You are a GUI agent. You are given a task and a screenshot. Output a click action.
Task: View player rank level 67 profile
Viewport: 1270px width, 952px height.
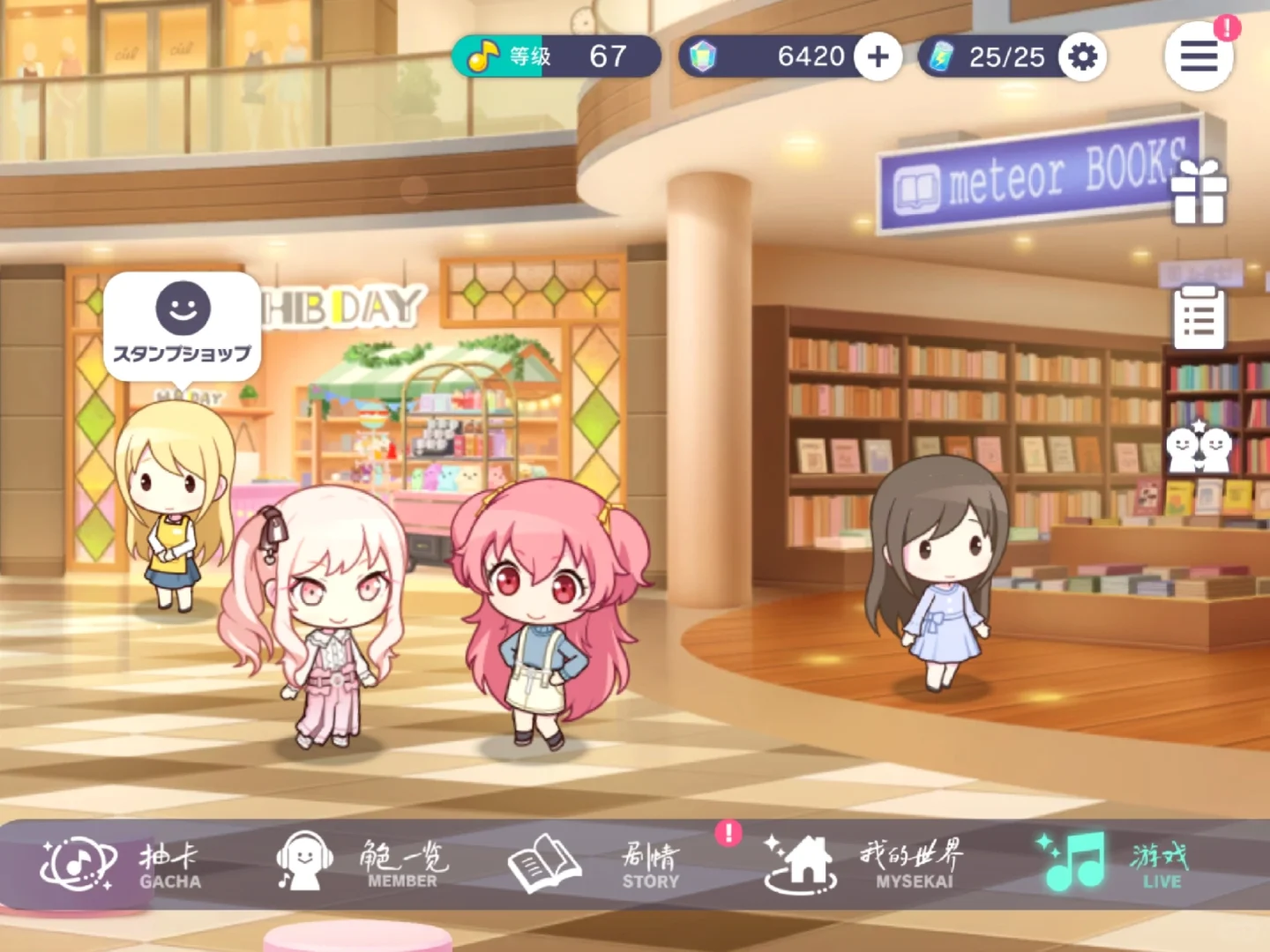click(556, 57)
